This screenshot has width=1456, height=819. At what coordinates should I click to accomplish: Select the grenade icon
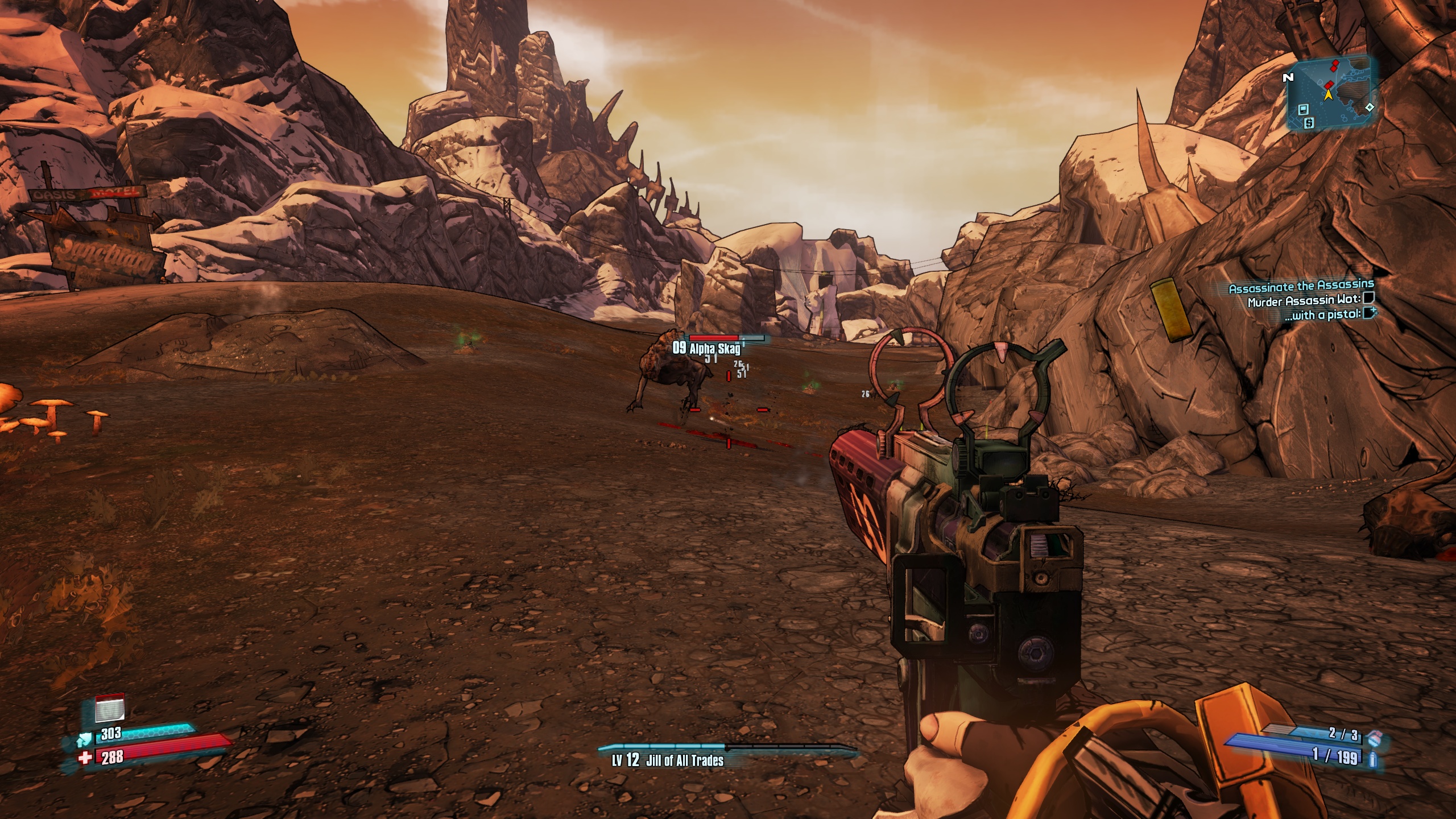click(1374, 738)
